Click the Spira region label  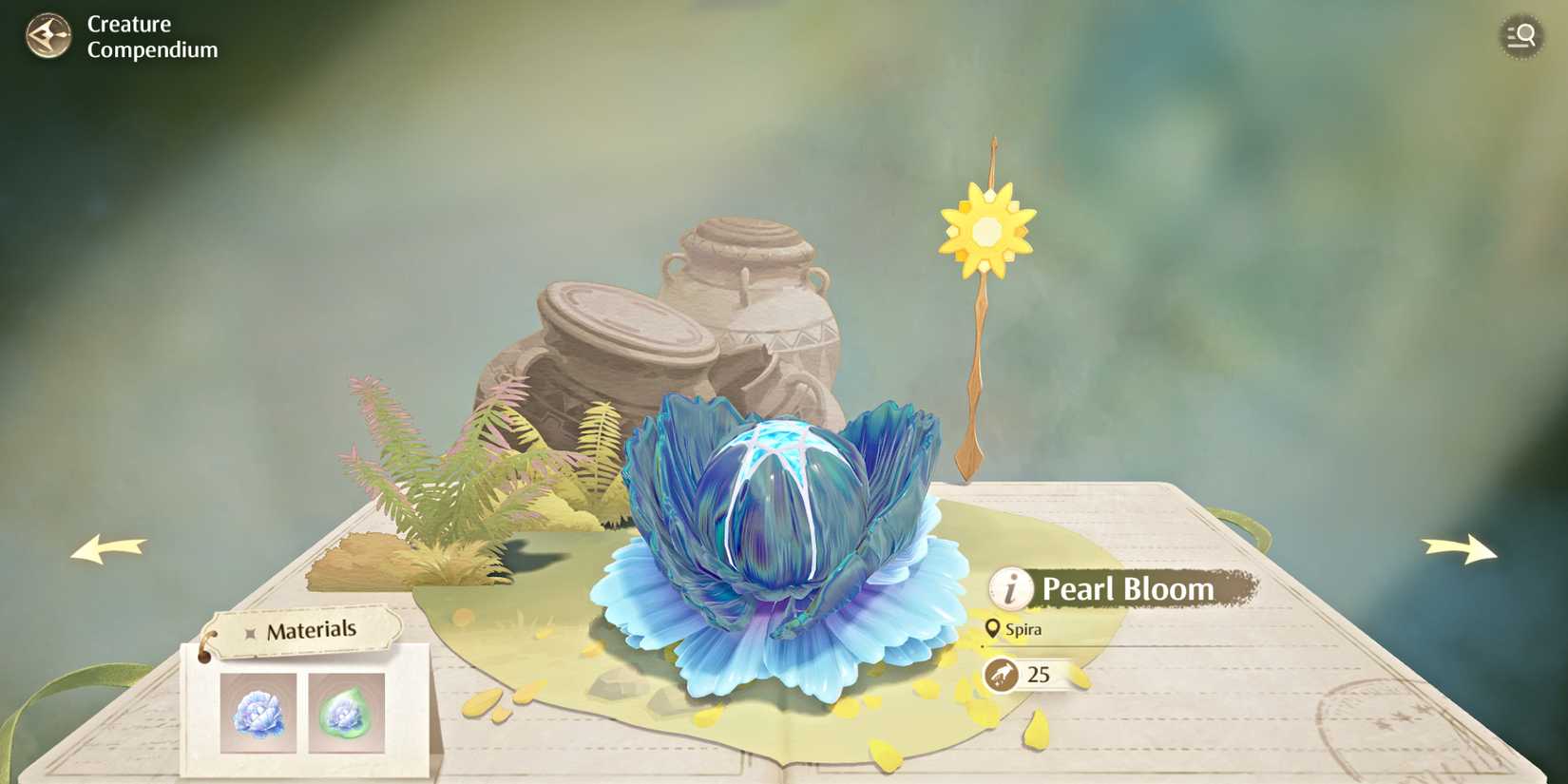1023,629
